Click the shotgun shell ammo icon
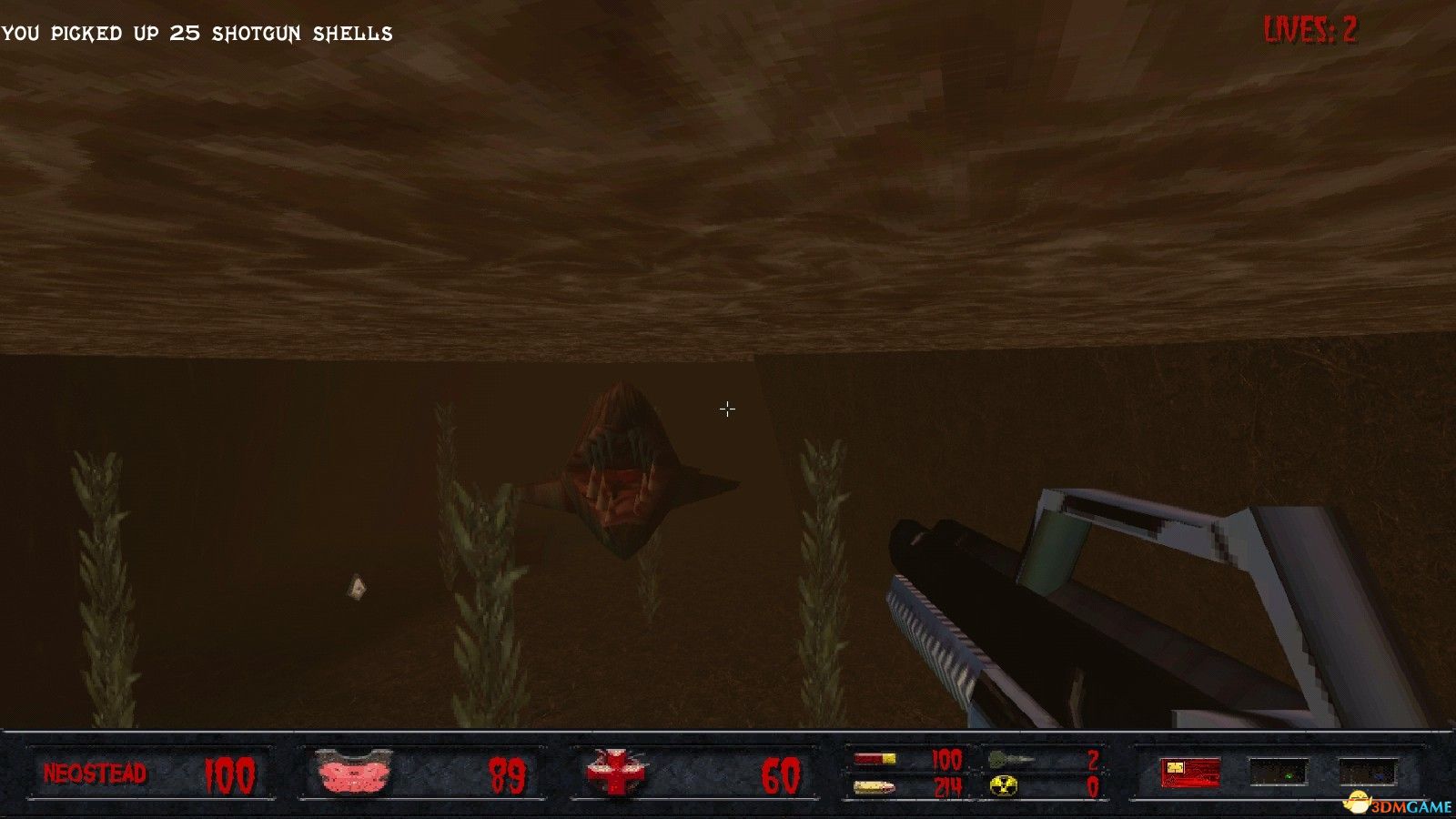 [875, 759]
